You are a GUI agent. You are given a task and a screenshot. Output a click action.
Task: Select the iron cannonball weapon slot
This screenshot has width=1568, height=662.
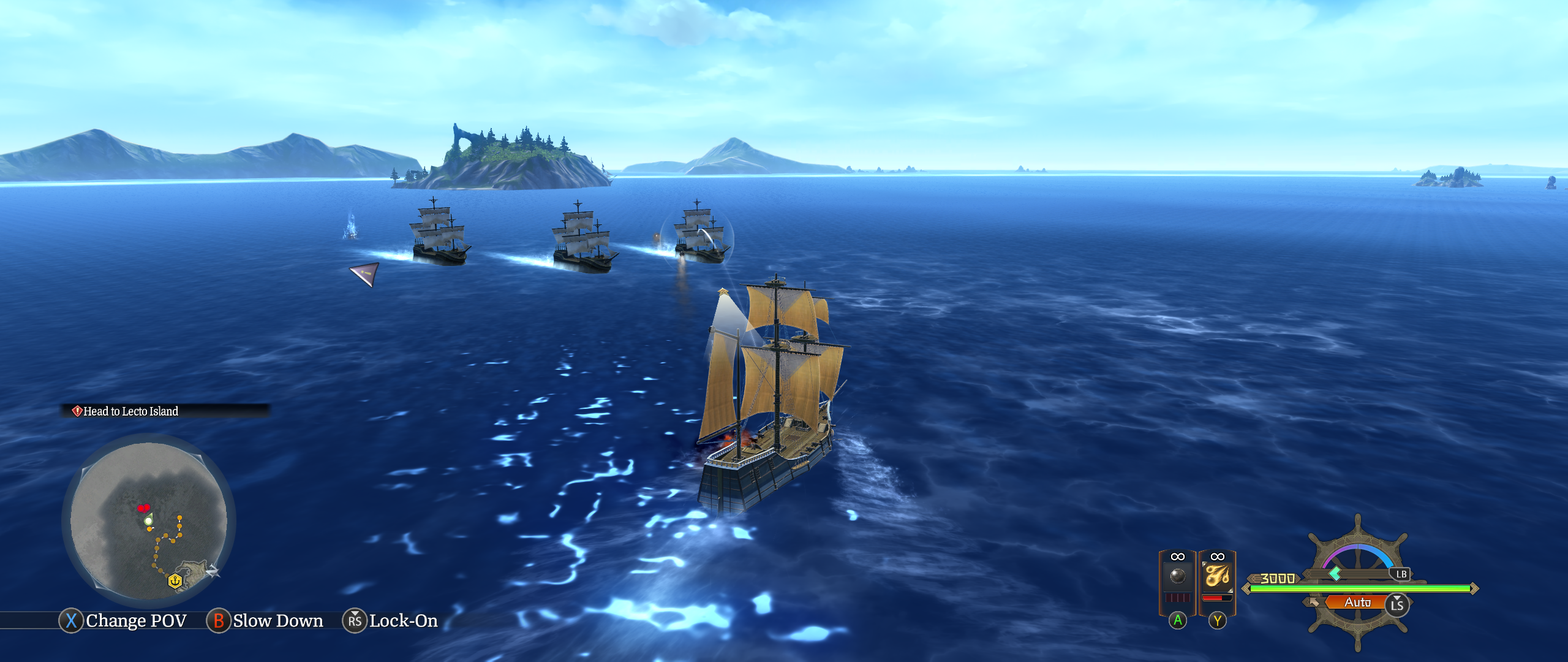(x=1177, y=576)
